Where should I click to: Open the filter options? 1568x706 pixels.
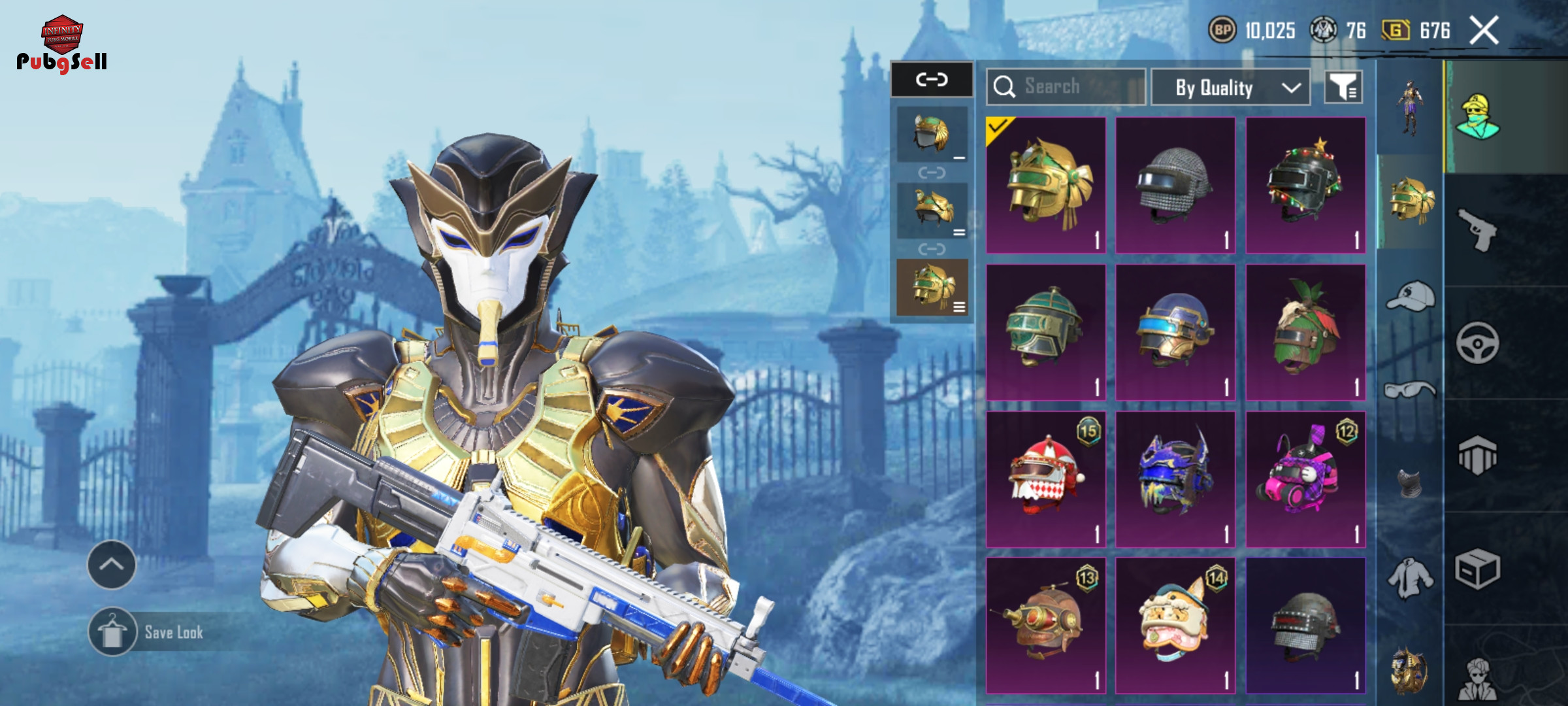click(1343, 87)
